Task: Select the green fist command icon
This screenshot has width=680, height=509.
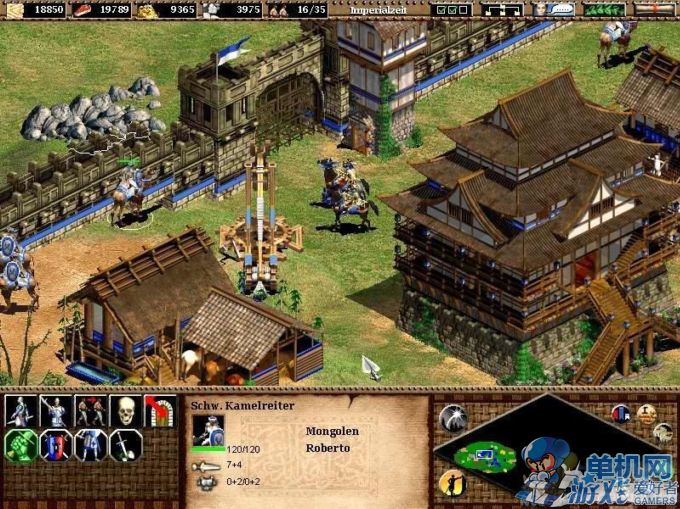Action: click(x=21, y=445)
